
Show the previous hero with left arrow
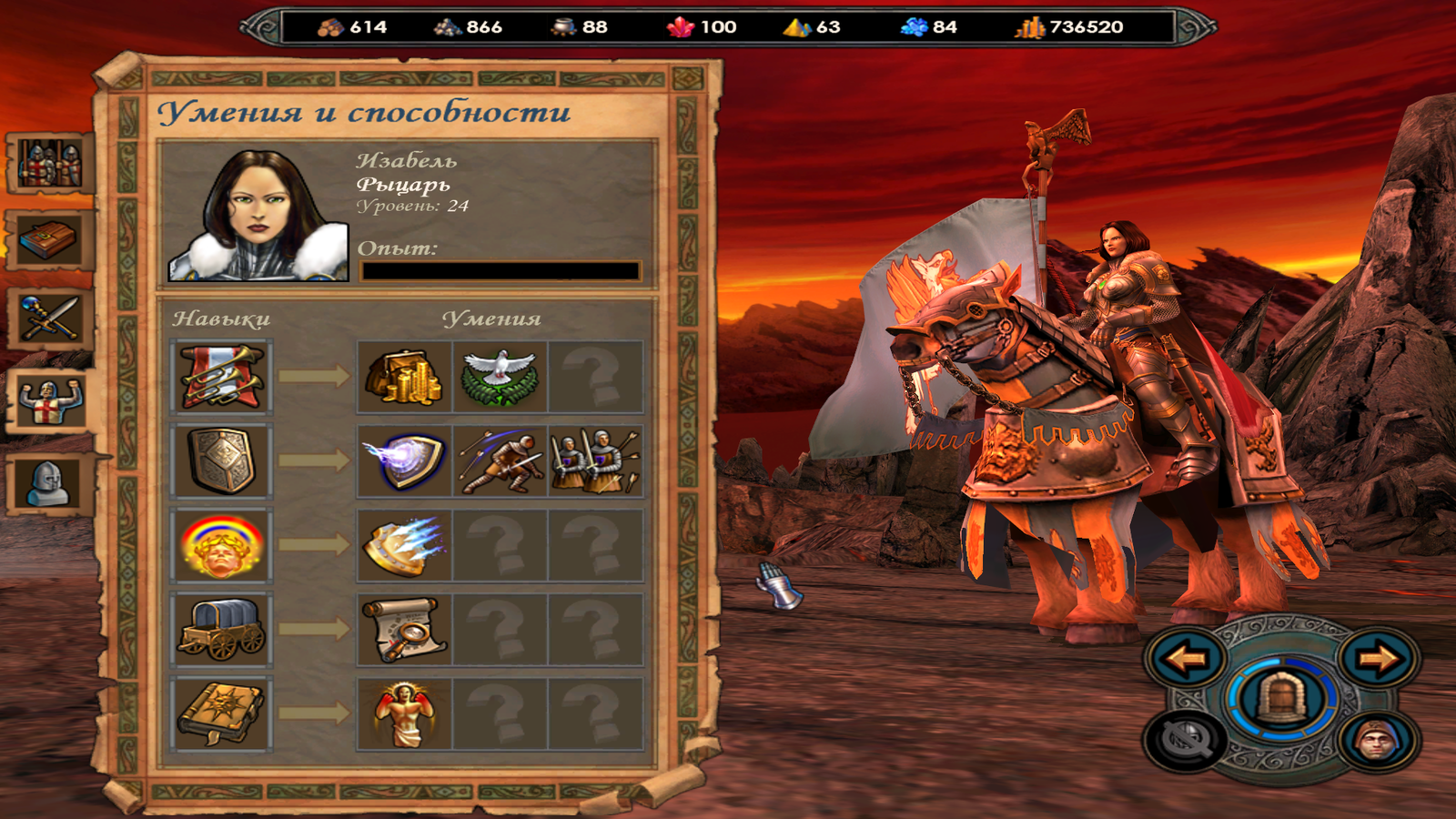point(1185,657)
